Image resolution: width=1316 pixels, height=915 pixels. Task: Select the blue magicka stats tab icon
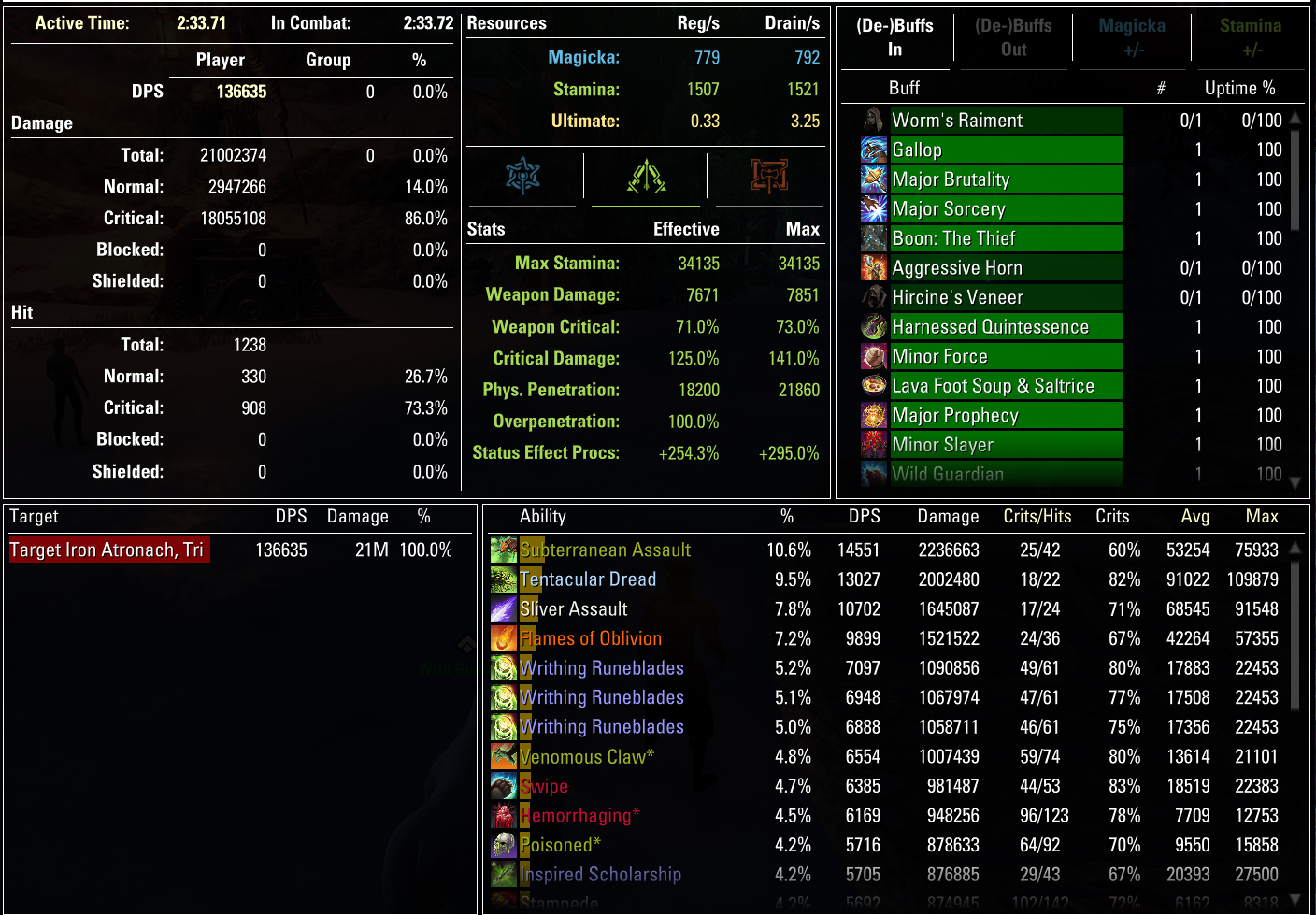point(523,176)
